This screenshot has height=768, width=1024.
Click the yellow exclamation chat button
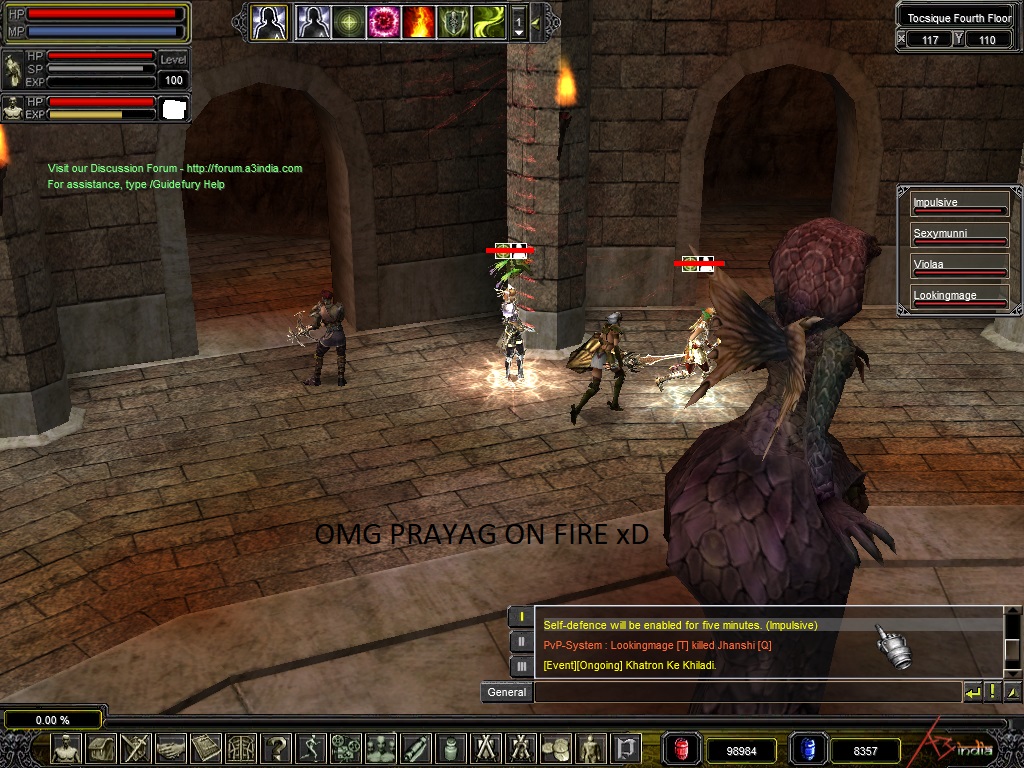992,692
